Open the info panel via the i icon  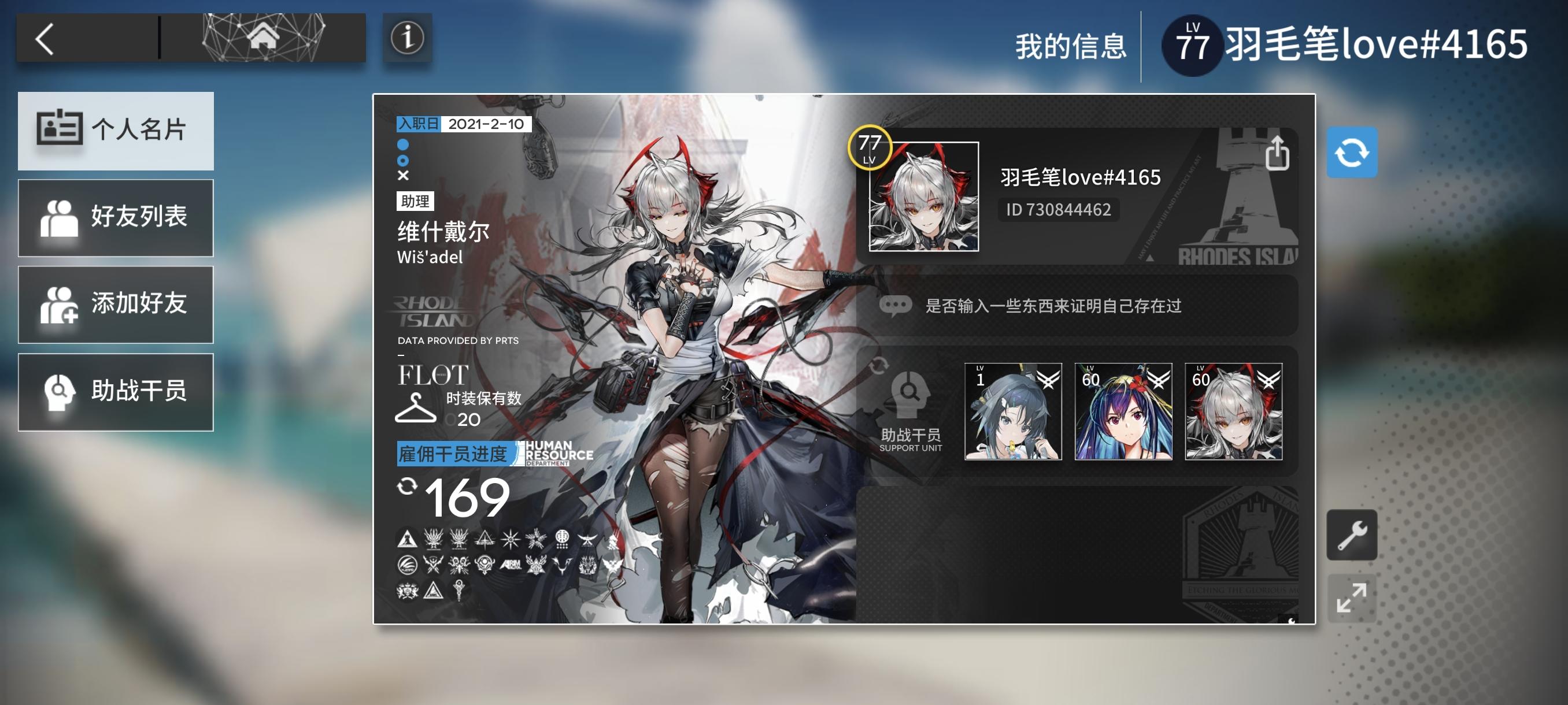point(408,39)
